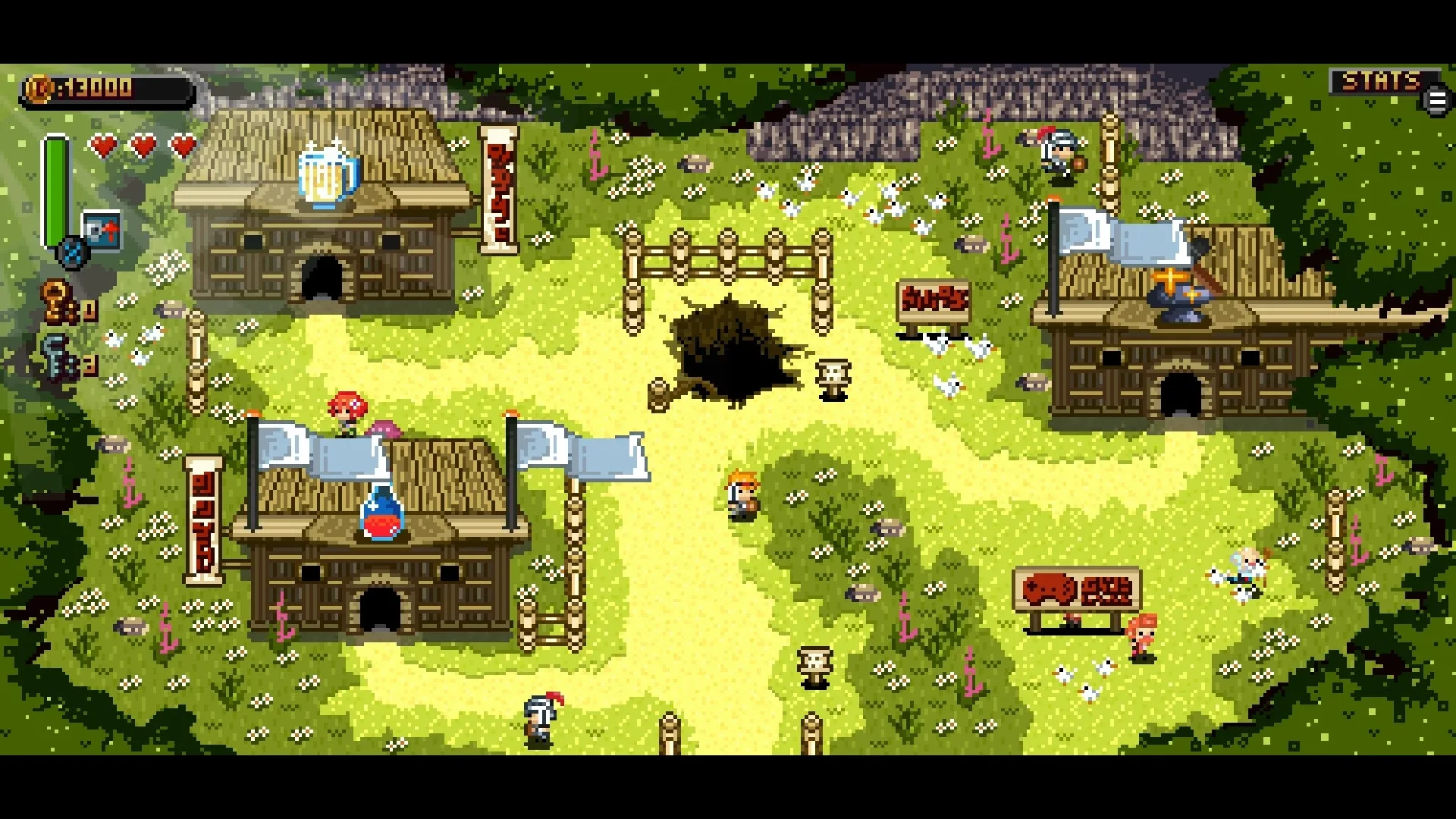The height and width of the screenshot is (819, 1456).
Task: Click the gamepad icon on the wooden signboard
Action: (x=1048, y=587)
